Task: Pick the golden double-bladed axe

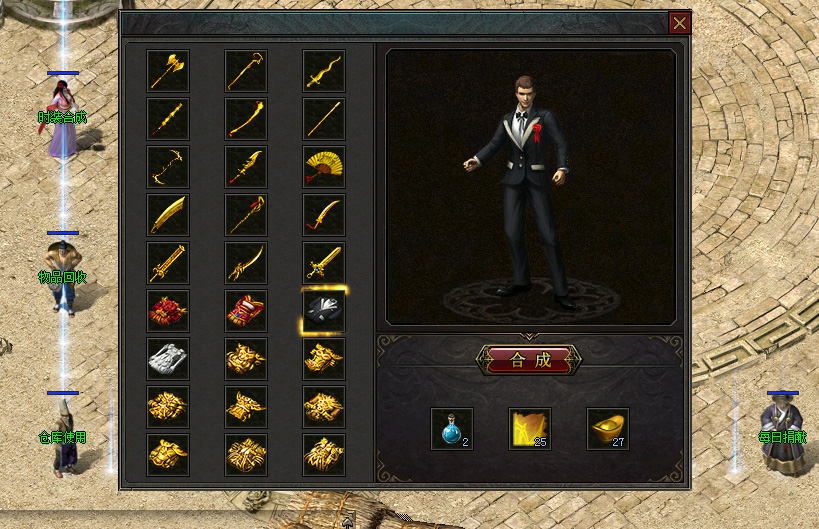Action: 168,71
